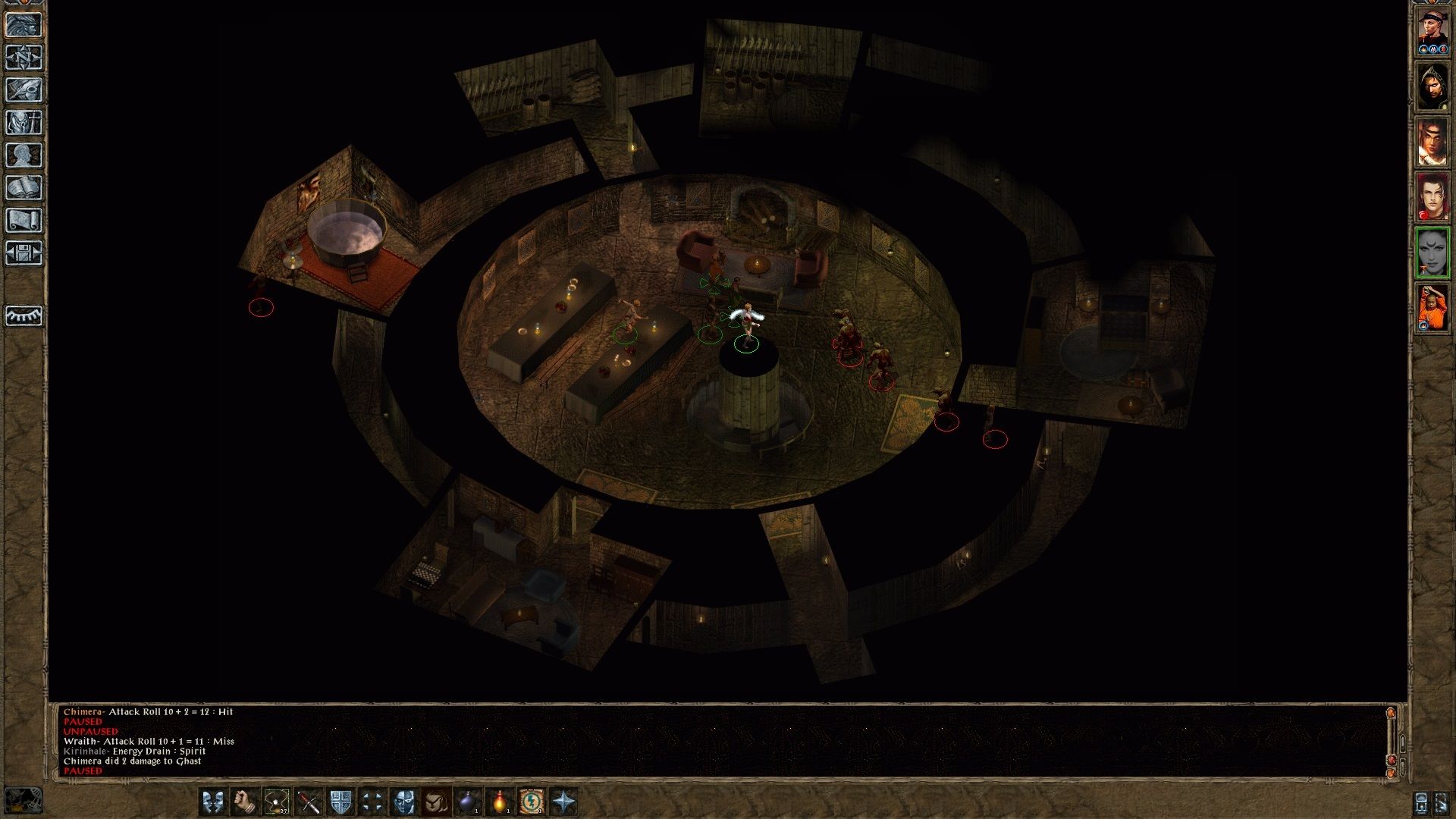This screenshot has height=819, width=1456.
Task: Open the inventory screen button
Action: click(x=24, y=123)
